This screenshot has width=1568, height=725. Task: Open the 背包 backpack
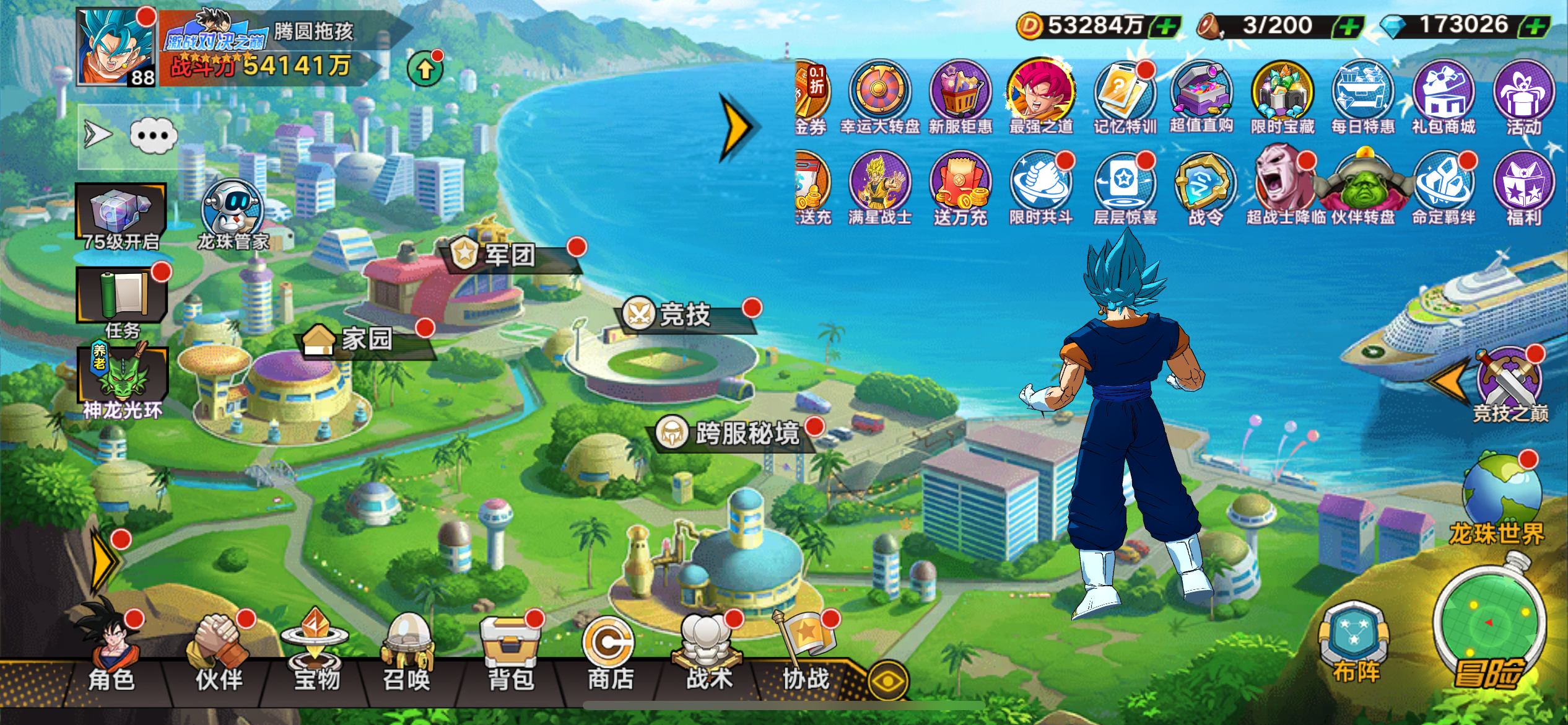(510, 651)
